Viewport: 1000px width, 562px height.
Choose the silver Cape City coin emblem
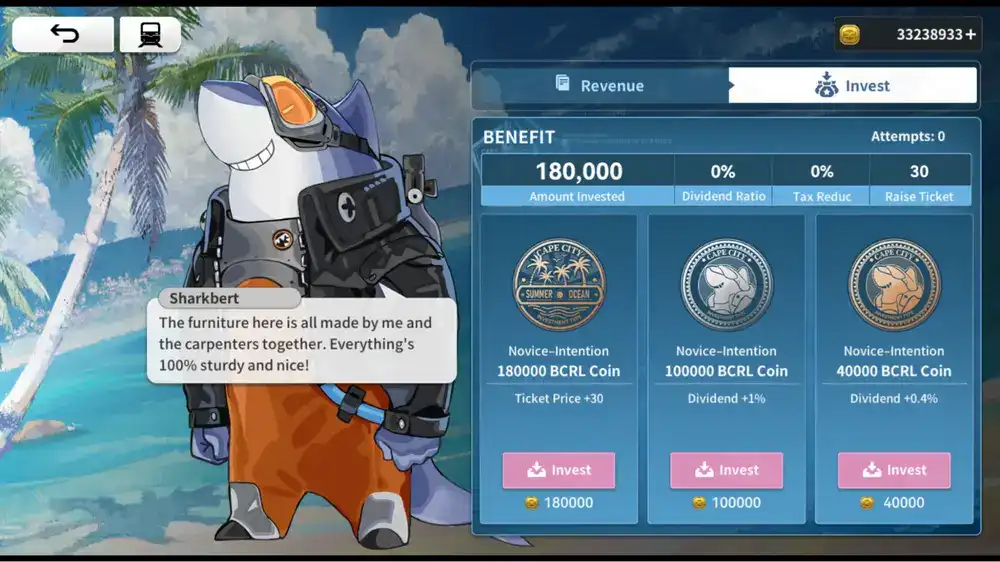pyautogui.click(x=726, y=285)
